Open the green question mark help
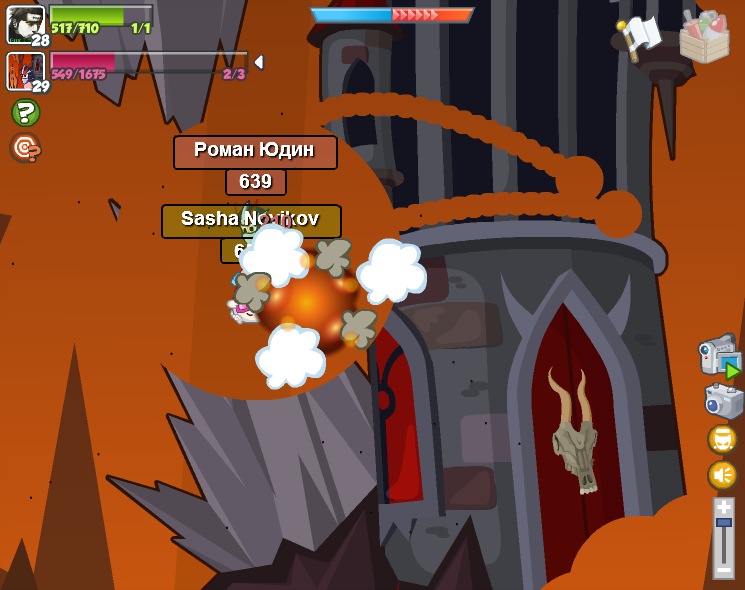 [25, 112]
